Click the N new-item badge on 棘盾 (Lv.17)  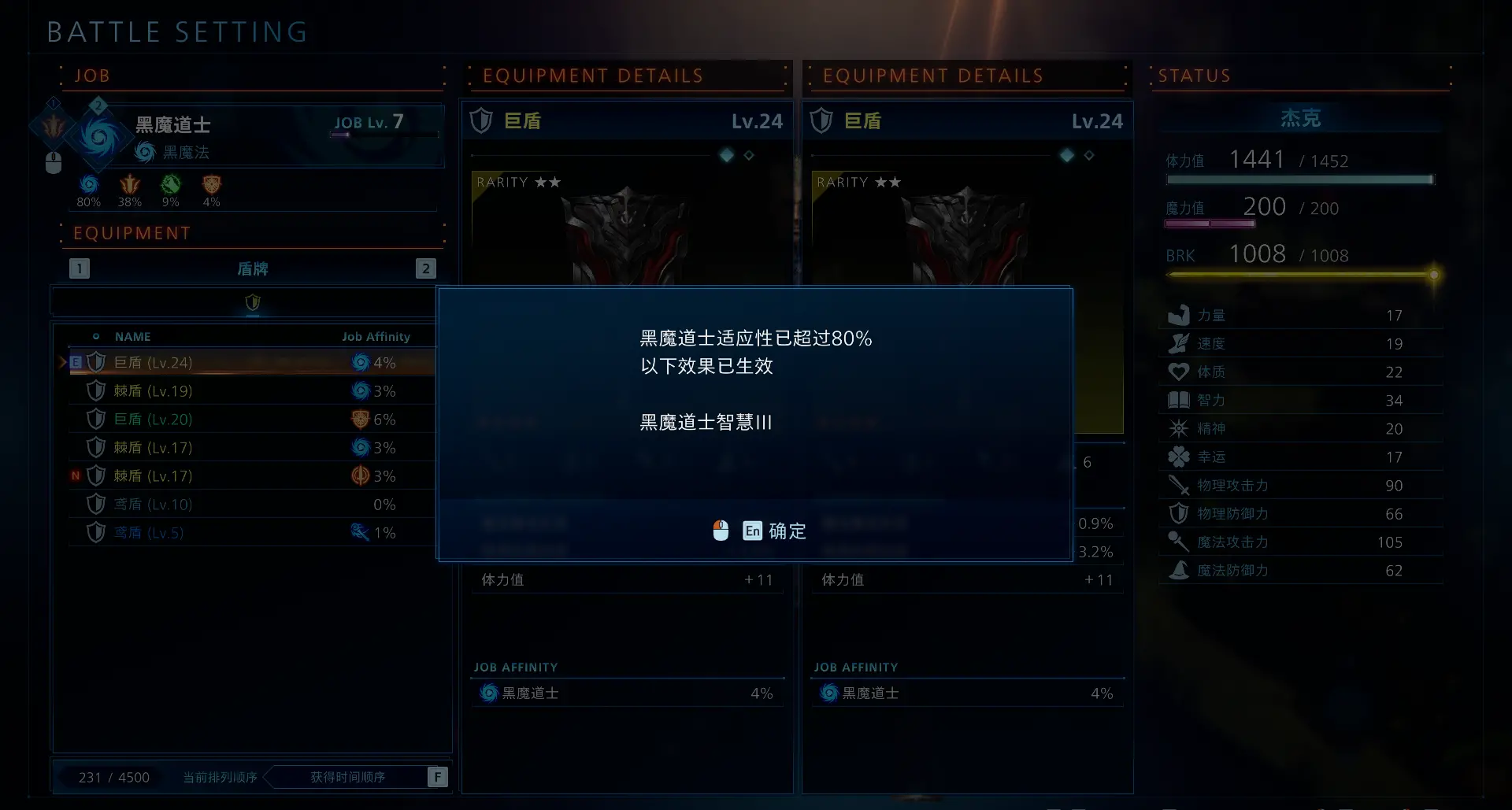[75, 475]
